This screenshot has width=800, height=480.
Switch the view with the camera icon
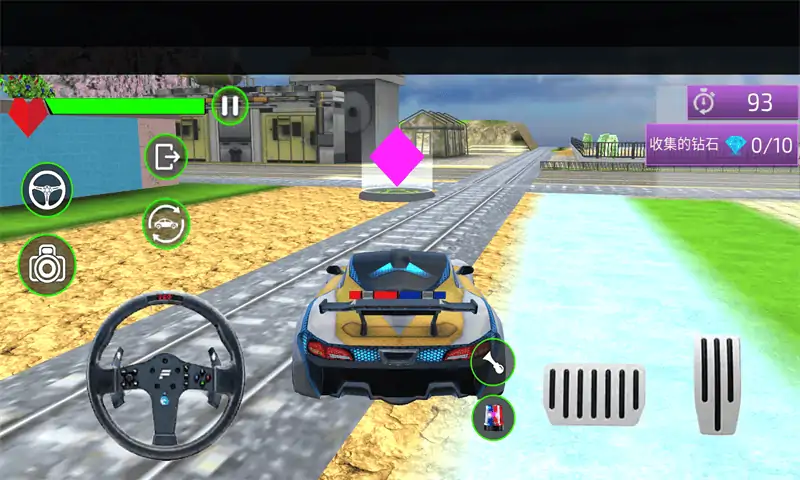pyautogui.click(x=46, y=264)
